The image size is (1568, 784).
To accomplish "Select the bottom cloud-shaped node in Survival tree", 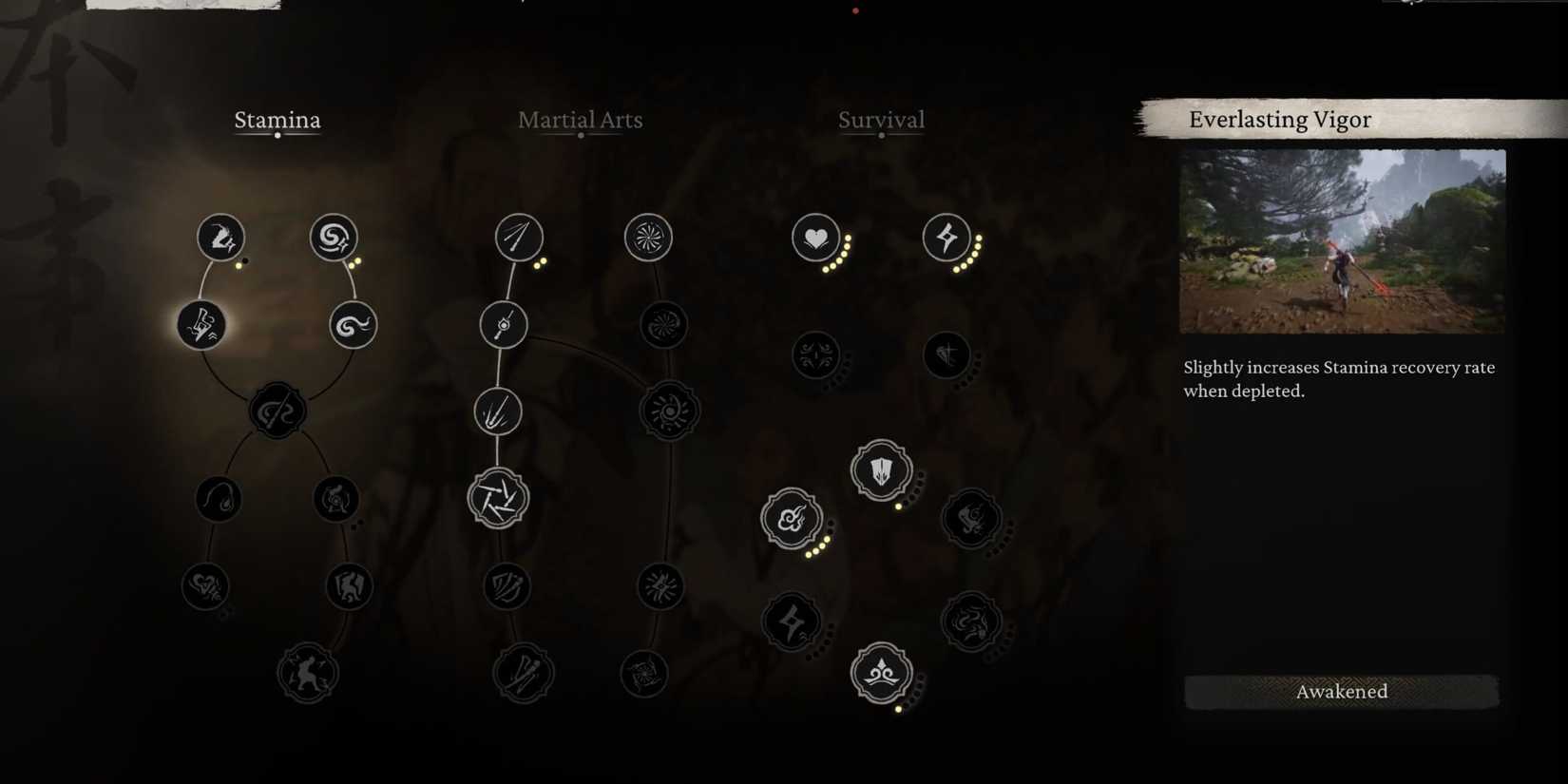I will tap(880, 672).
